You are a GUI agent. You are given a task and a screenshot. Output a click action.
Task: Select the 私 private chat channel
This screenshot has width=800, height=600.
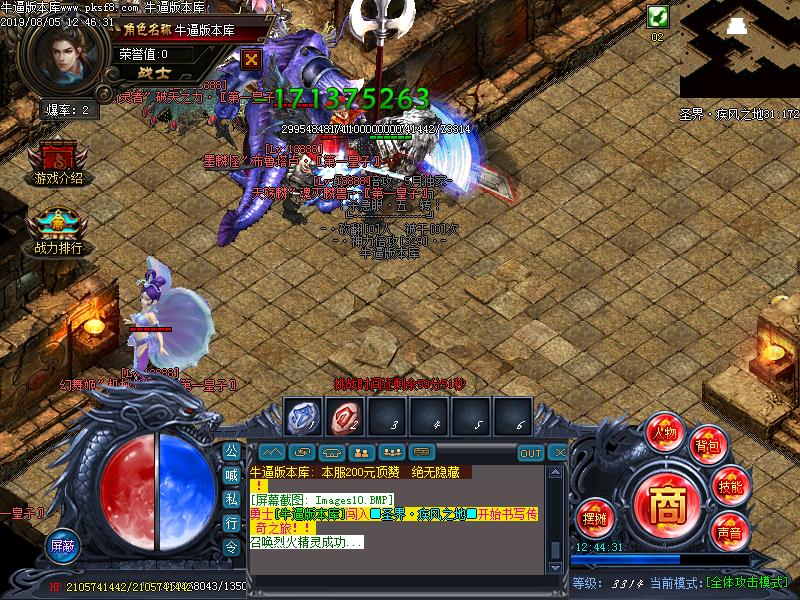(231, 498)
